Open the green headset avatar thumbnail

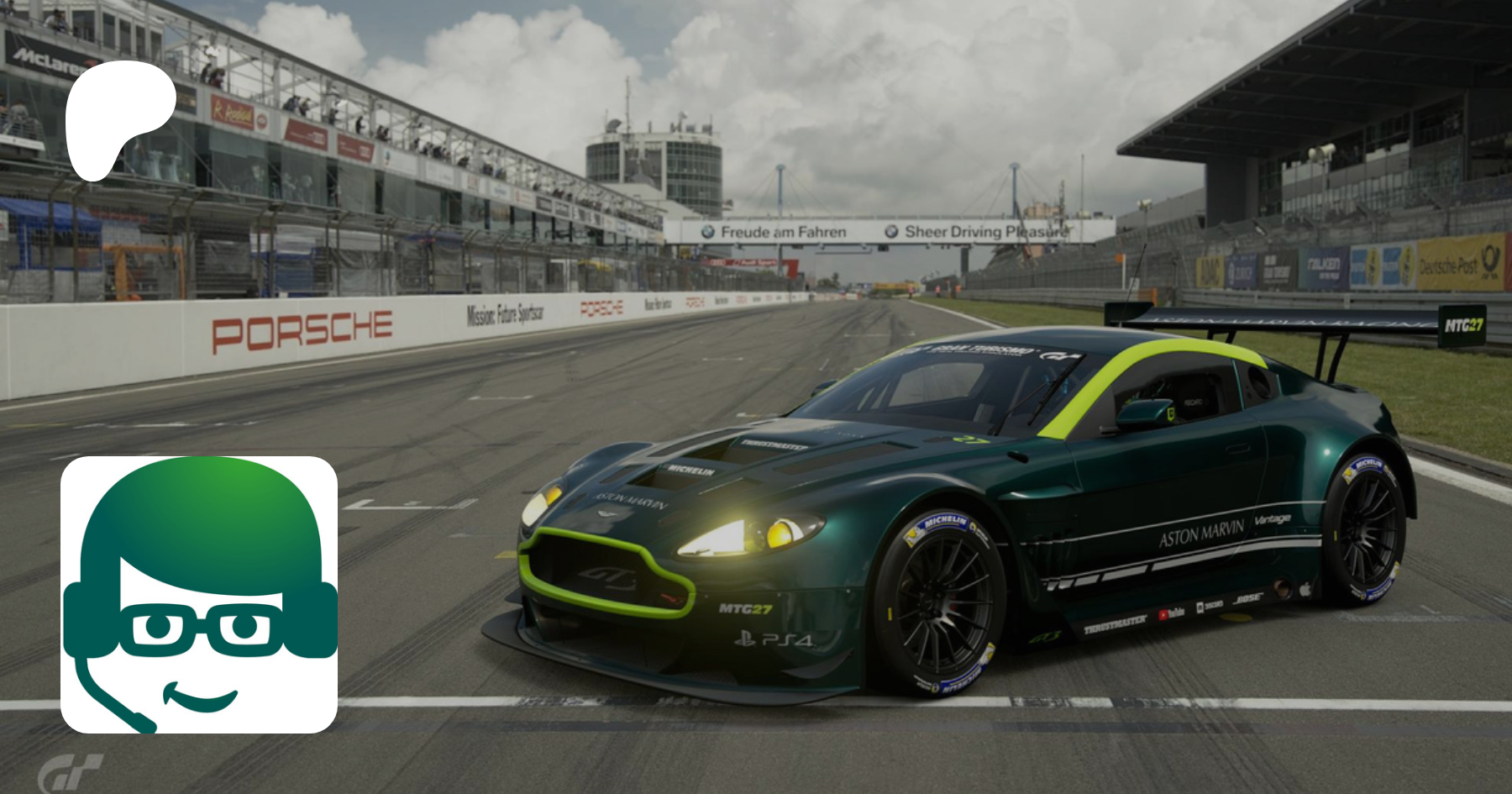click(199, 594)
